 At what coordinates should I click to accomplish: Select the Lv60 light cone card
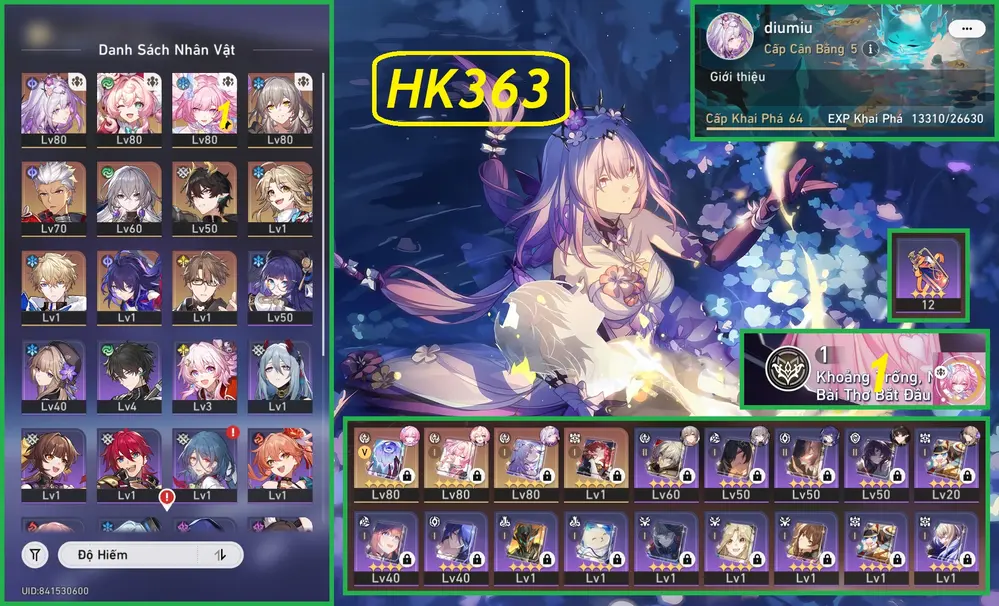click(x=666, y=464)
